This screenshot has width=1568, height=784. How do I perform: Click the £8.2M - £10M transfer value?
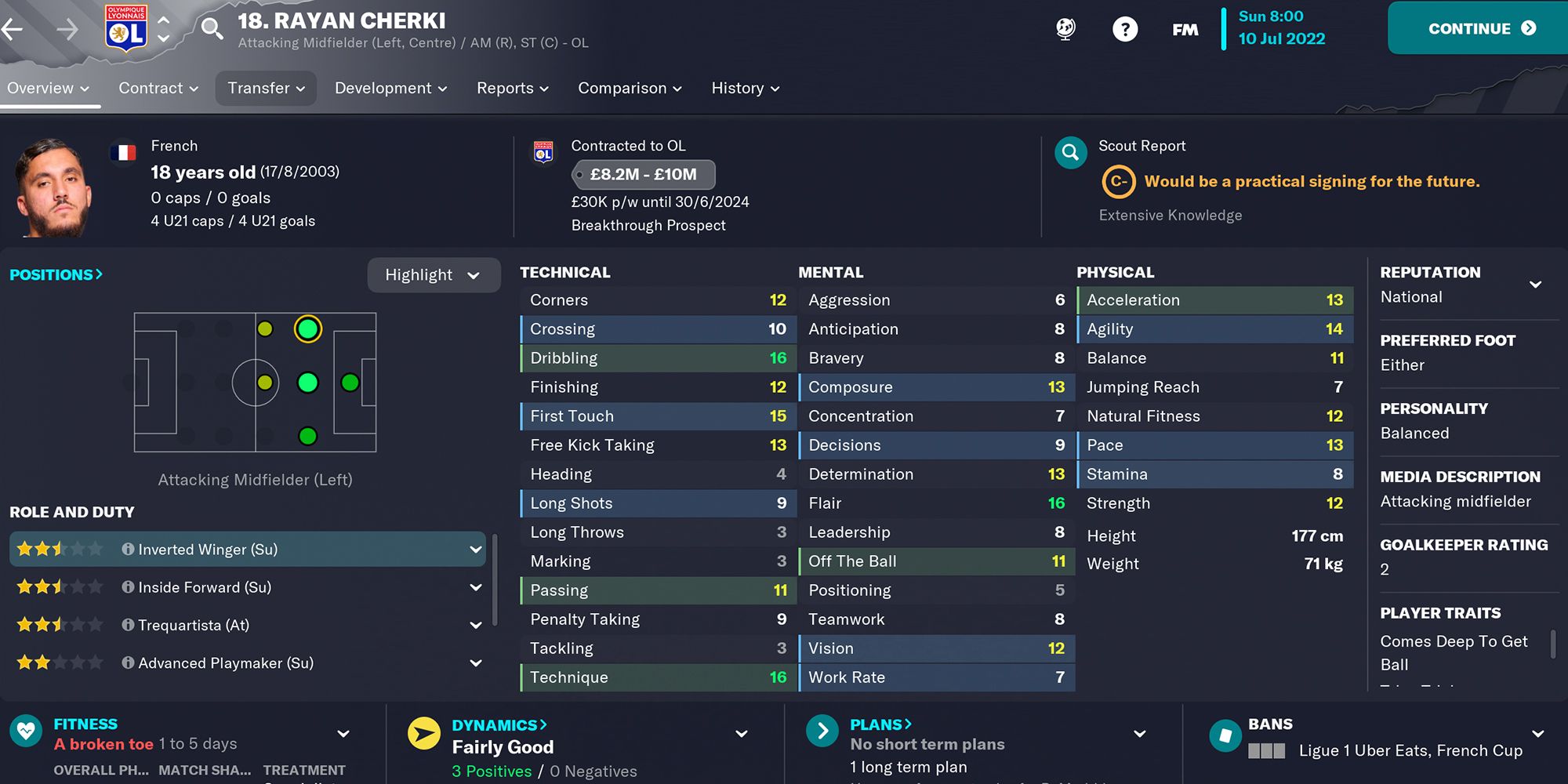[643, 174]
